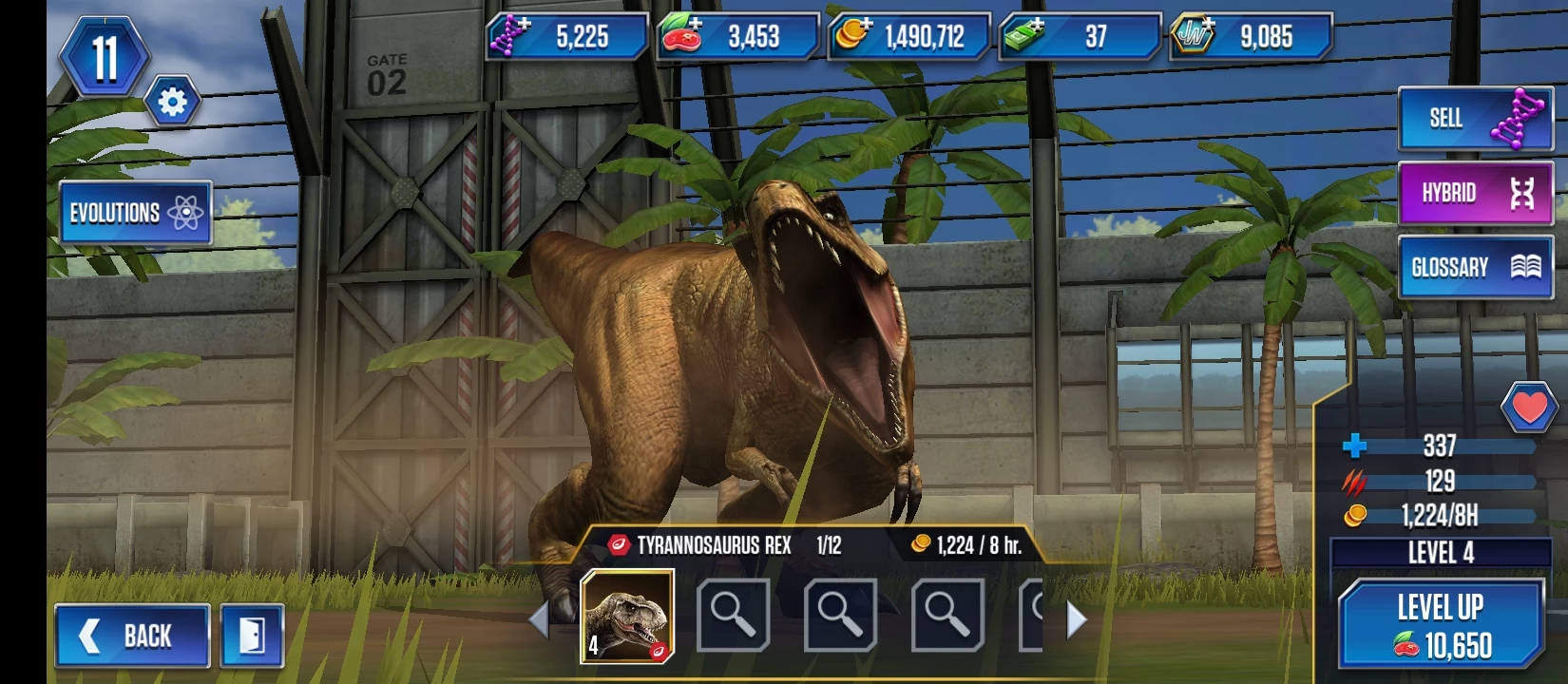This screenshot has width=1568, height=684.
Task: Level up for 10,650 food
Action: click(1440, 625)
